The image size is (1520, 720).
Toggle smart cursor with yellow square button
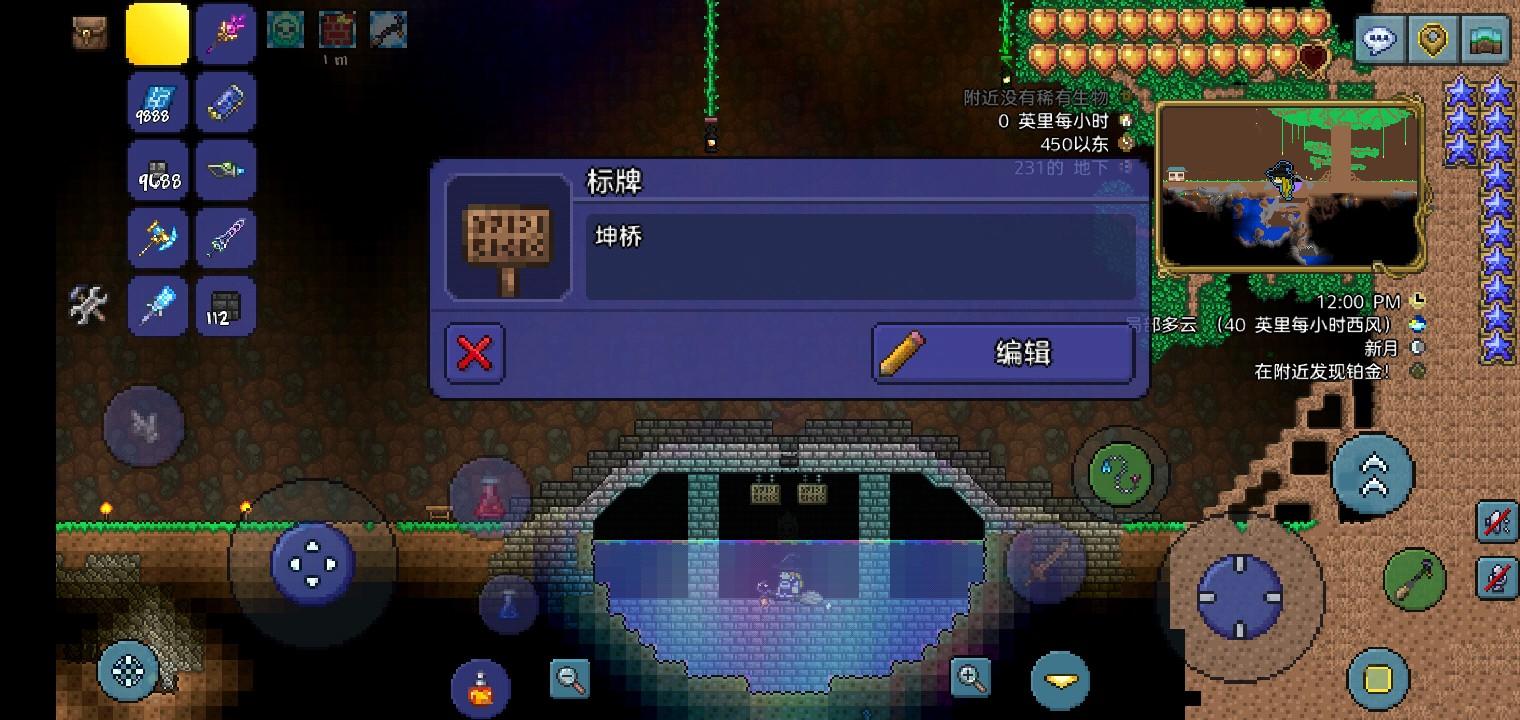(1378, 682)
